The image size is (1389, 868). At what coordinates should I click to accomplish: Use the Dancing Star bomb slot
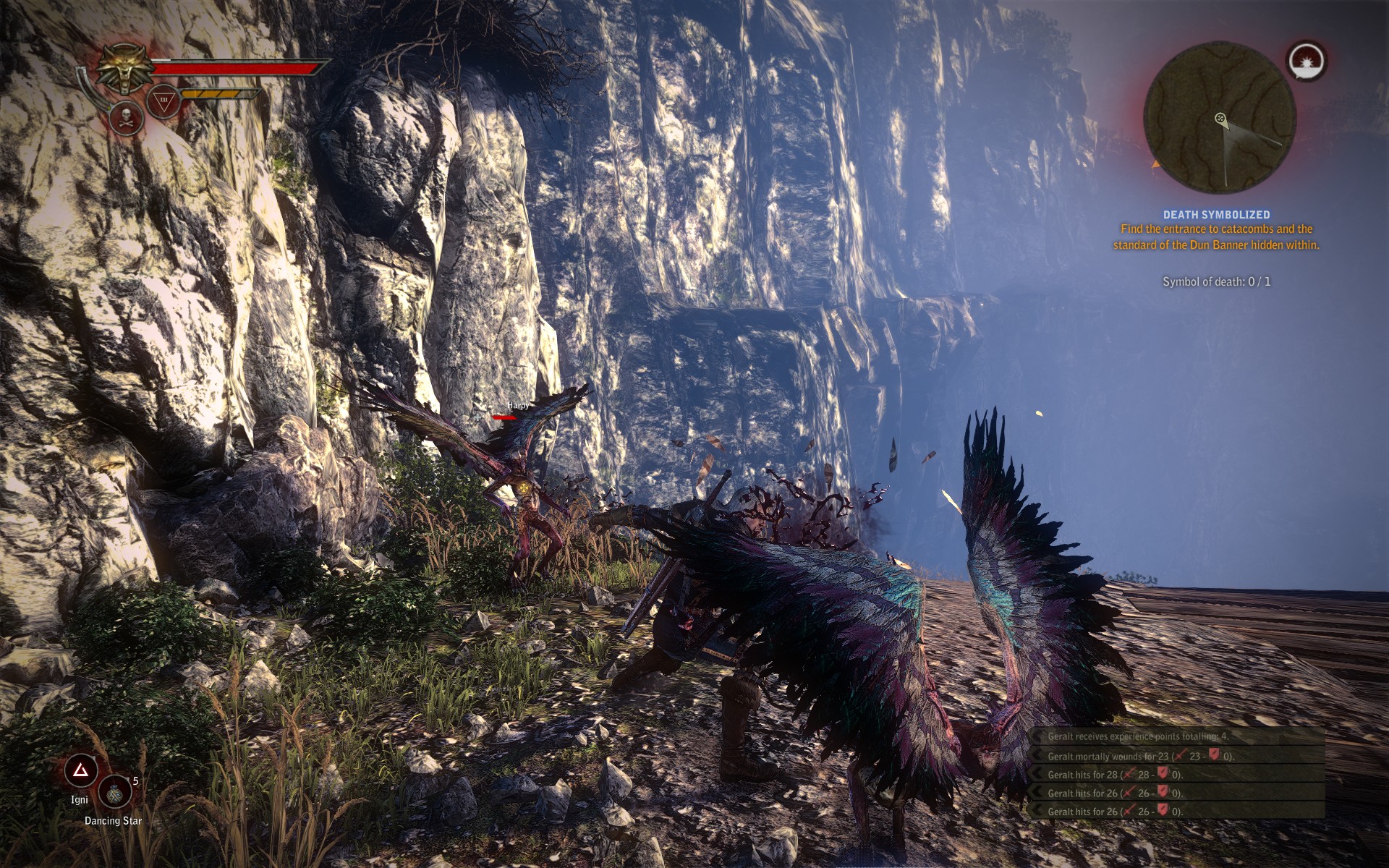click(x=115, y=792)
